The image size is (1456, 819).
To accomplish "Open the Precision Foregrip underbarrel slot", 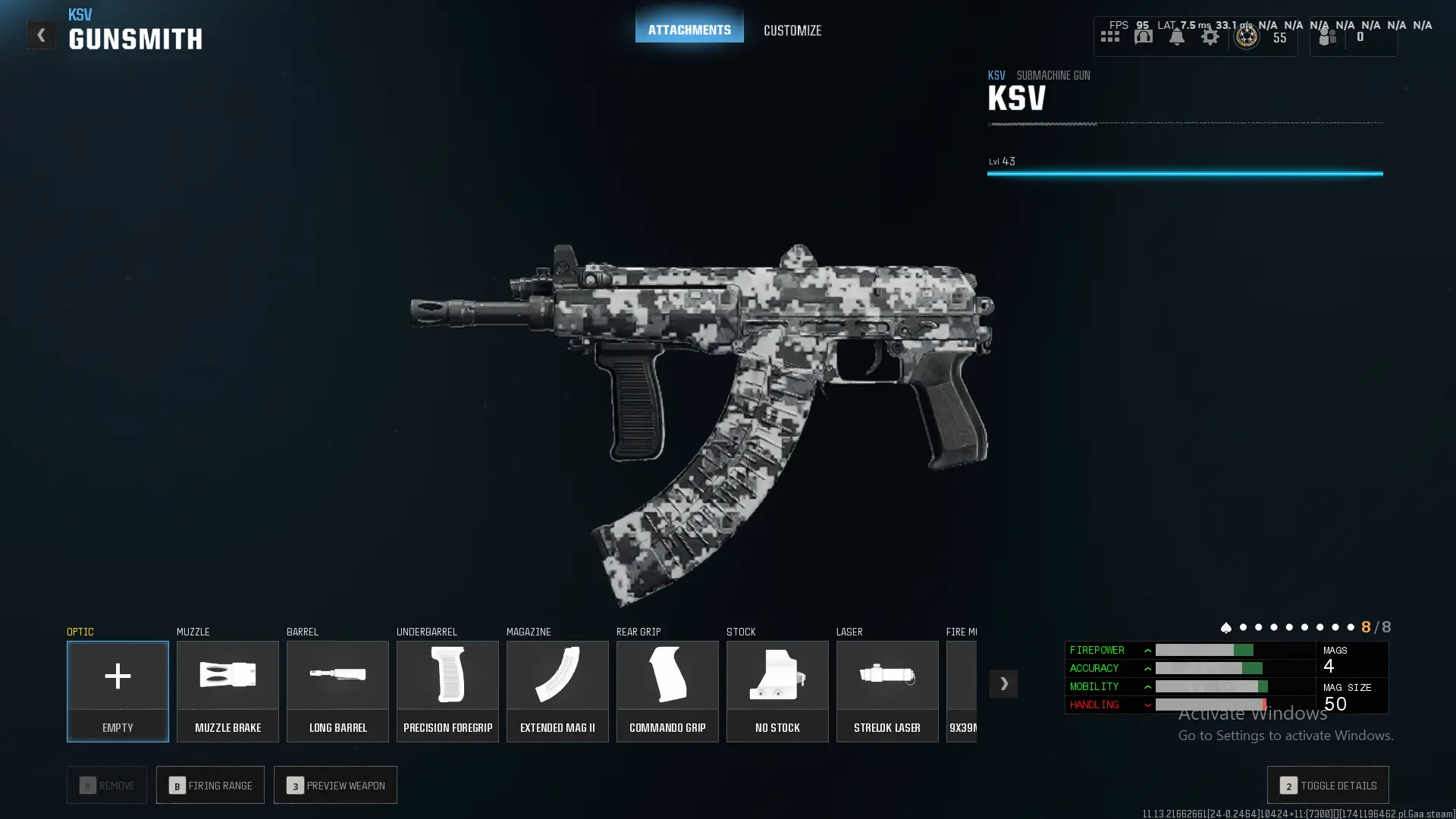I will pyautogui.click(x=447, y=691).
